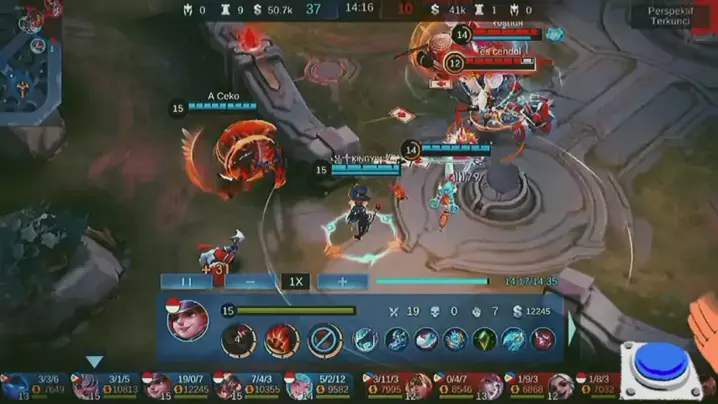The height and width of the screenshot is (404, 718).
Task: Inspect the crossed-out circle skill icon
Action: point(325,340)
